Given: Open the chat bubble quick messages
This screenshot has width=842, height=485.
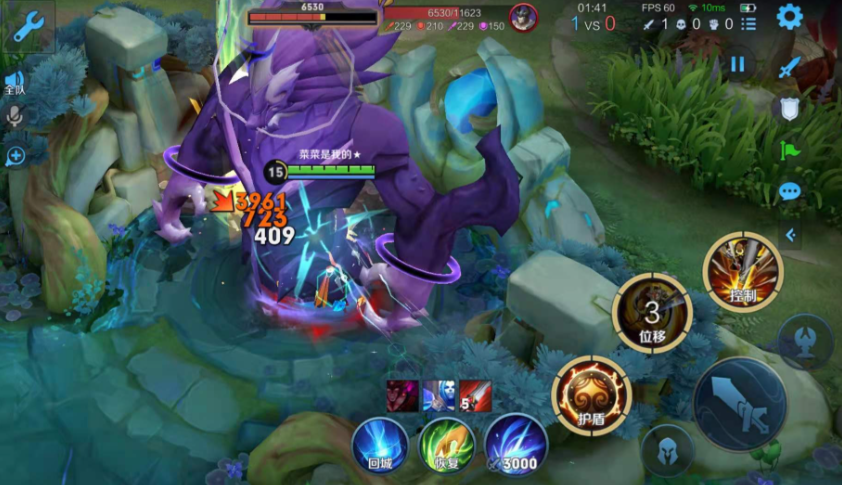Looking at the screenshot, I should tap(790, 191).
